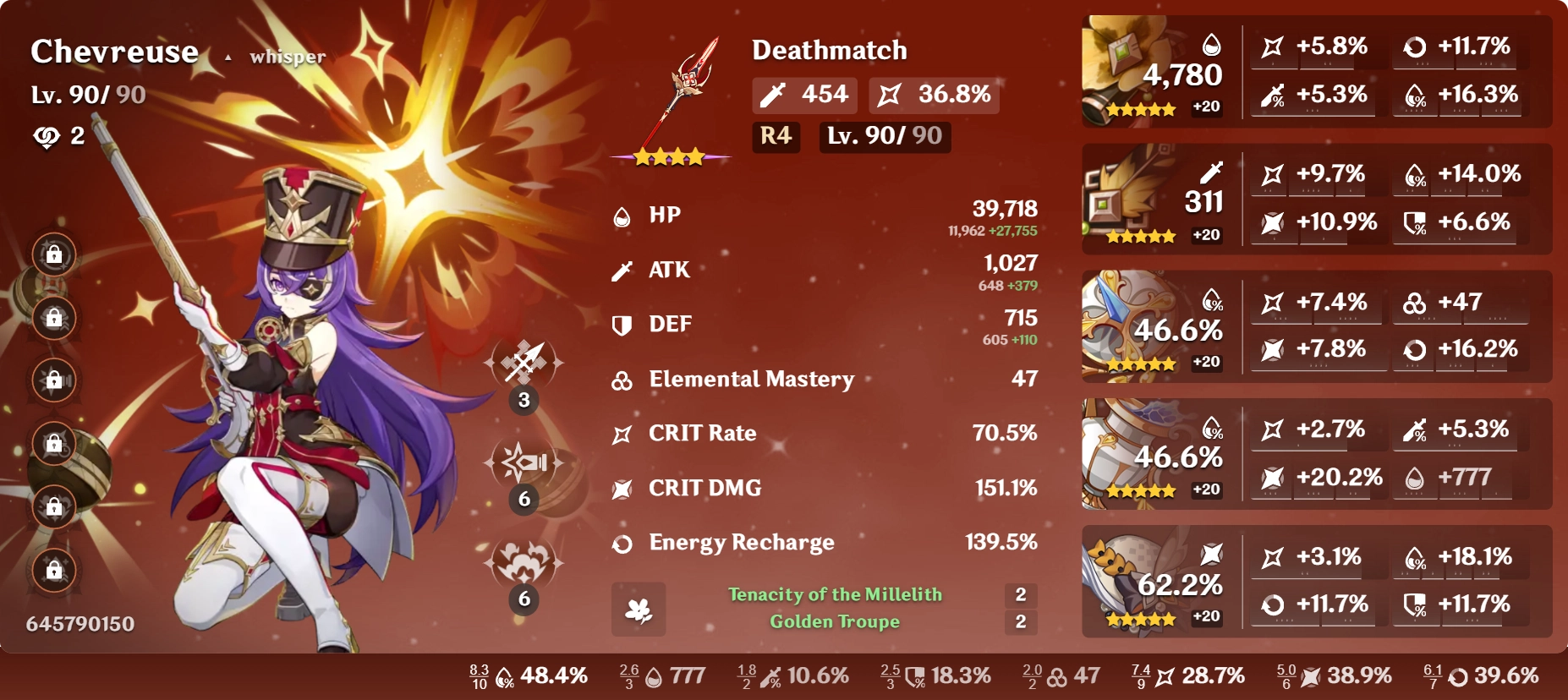
Task: Select the Energy Recharge stat icon
Action: [x=623, y=544]
